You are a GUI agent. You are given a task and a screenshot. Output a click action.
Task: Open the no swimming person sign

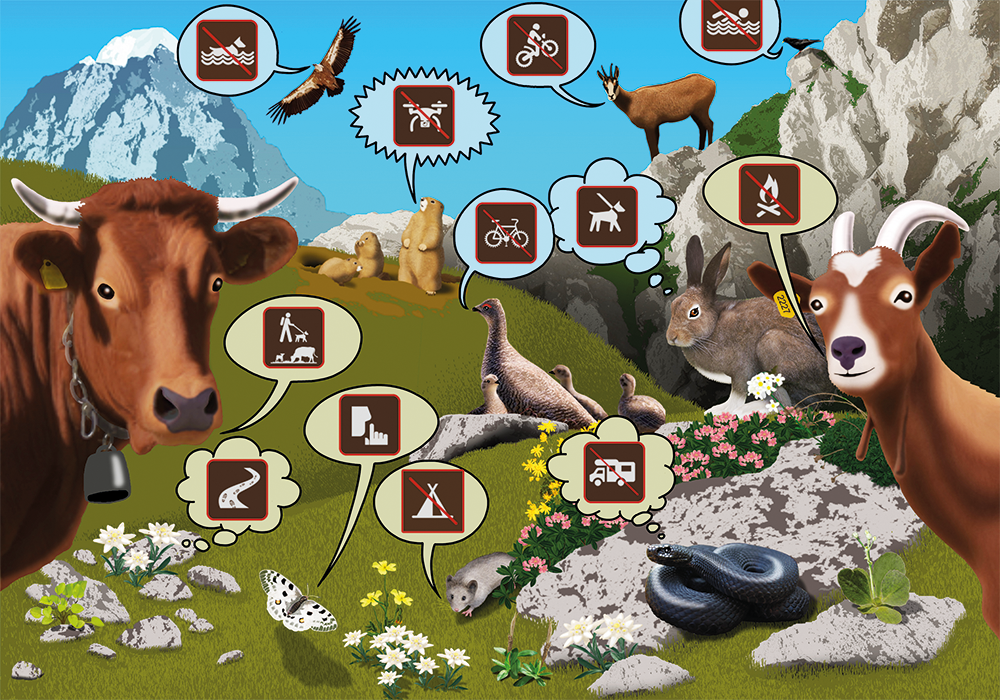[x=733, y=22]
